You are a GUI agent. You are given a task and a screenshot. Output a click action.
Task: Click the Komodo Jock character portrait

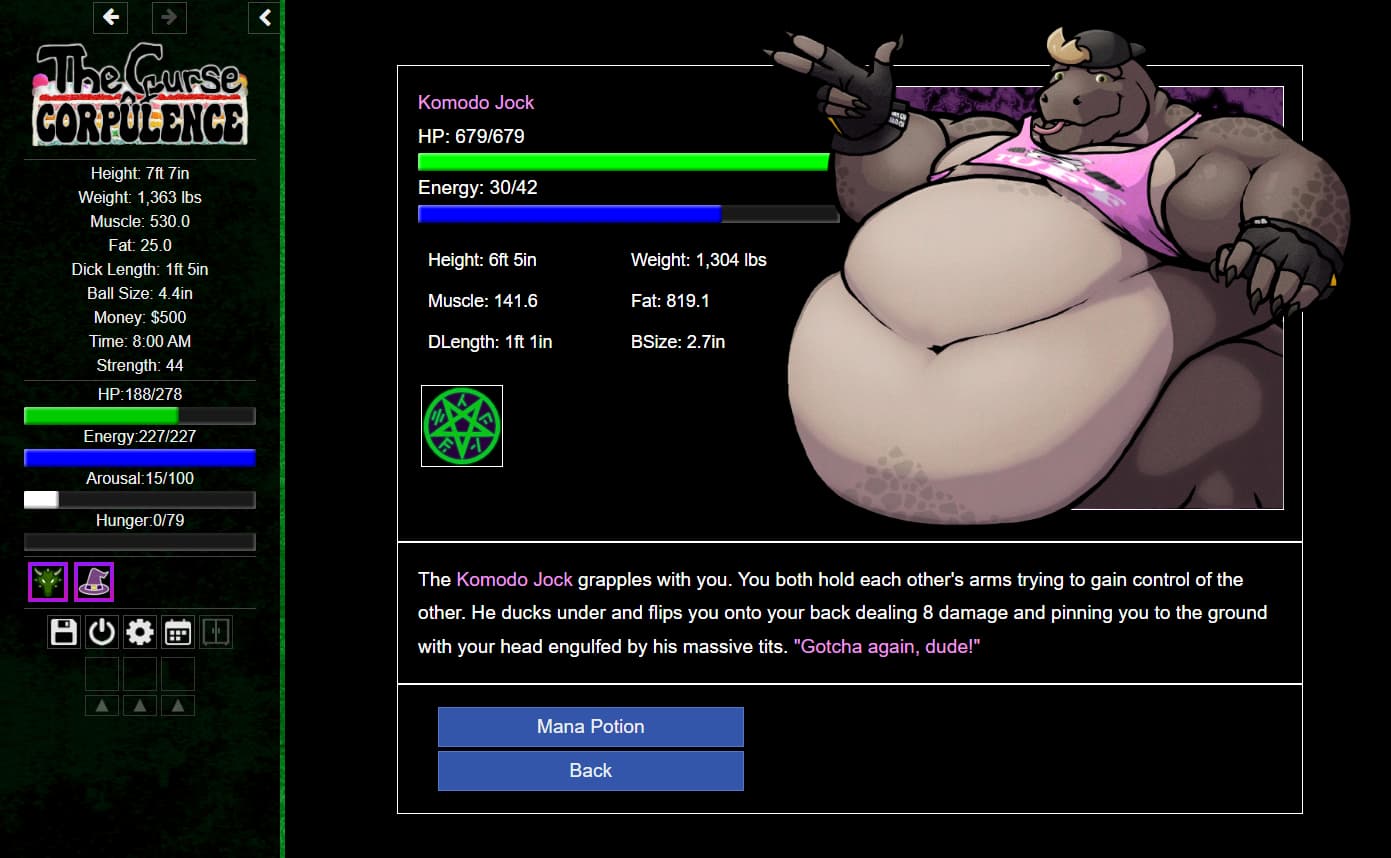(x=1050, y=300)
